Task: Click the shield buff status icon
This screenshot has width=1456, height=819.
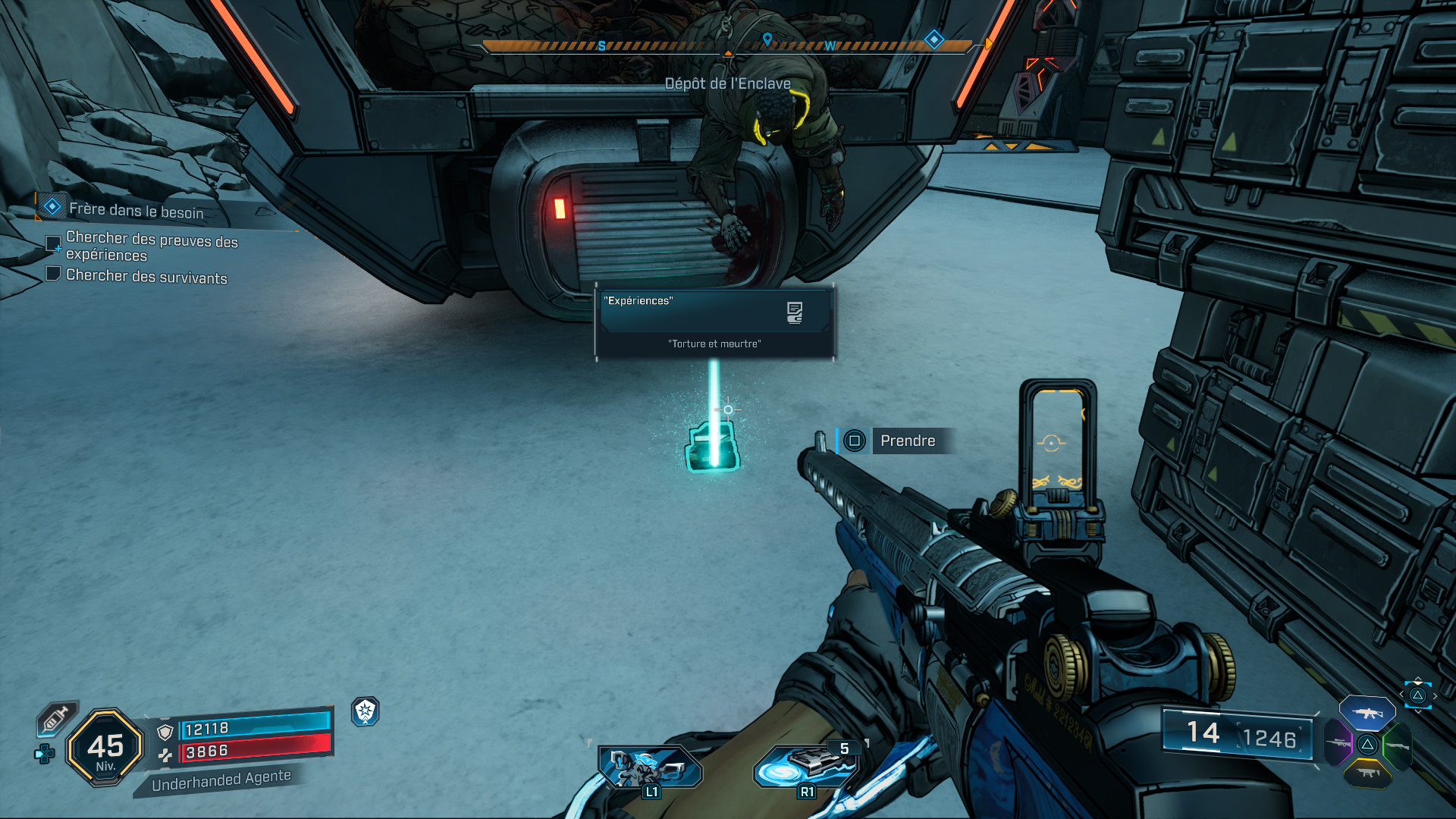Action: (x=366, y=711)
